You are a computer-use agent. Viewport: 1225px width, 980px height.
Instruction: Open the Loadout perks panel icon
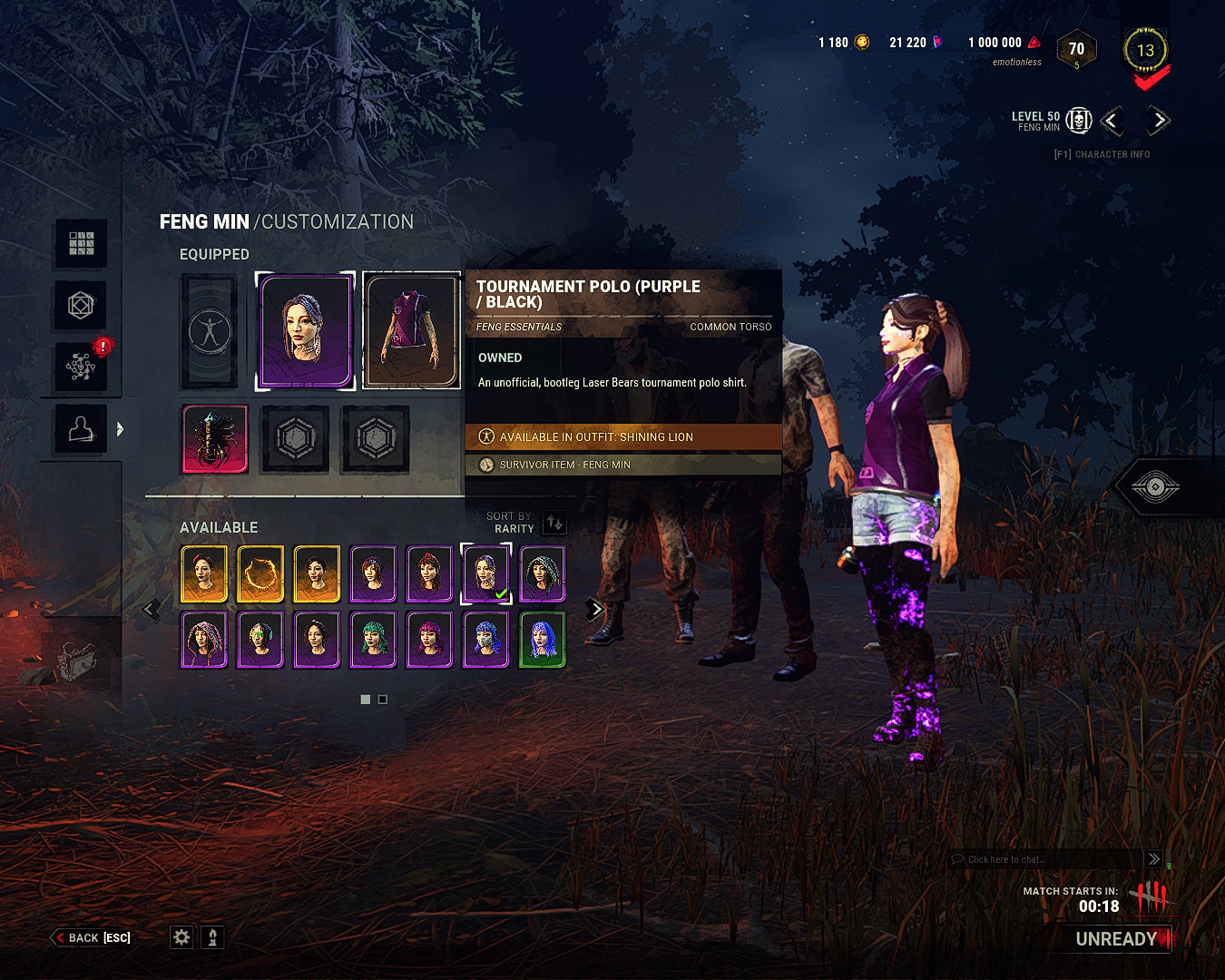click(x=80, y=243)
